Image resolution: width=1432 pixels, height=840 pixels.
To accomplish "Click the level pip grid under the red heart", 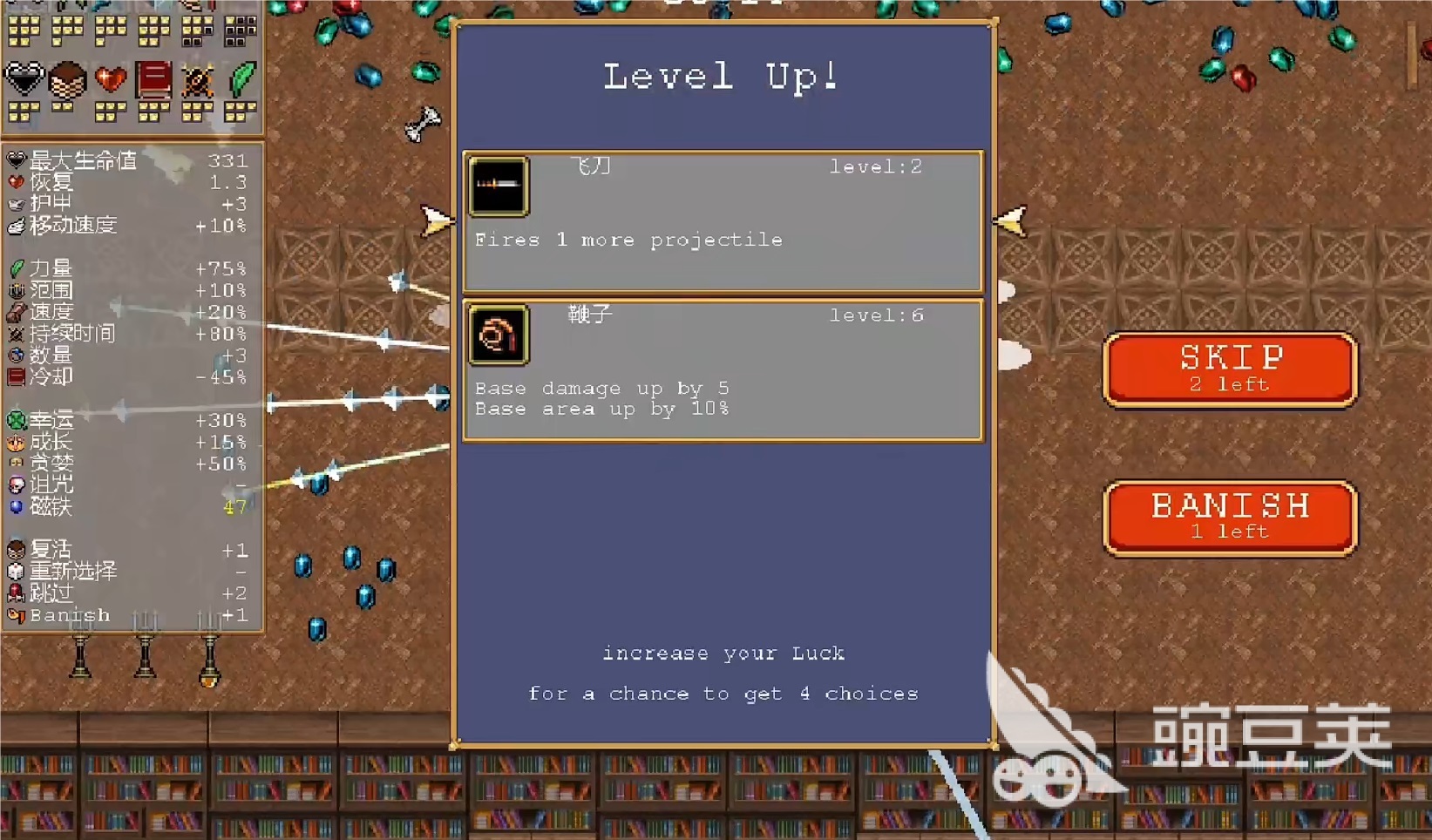I will 109,111.
